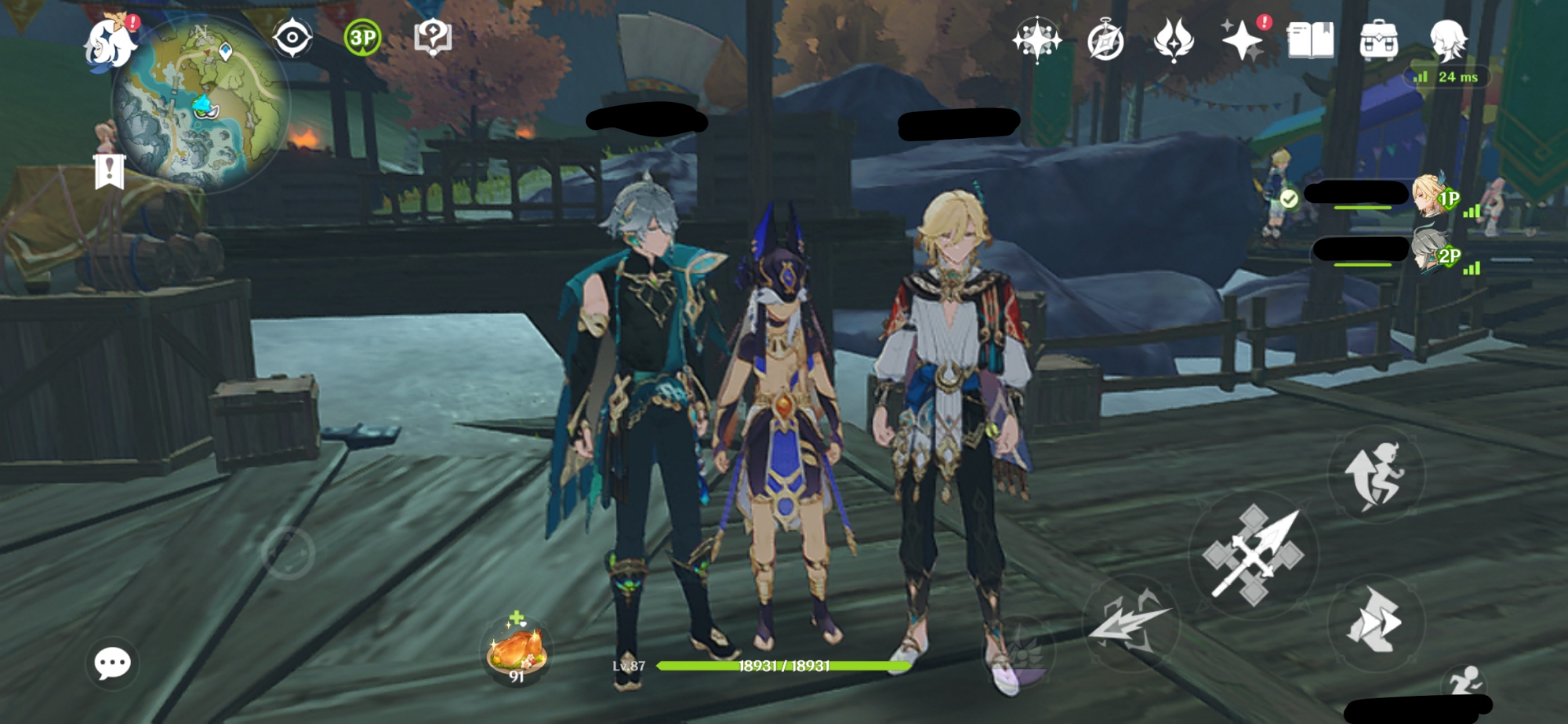Open the tutorial question-mark icon
Viewport: 1568px width, 724px height.
[432, 38]
